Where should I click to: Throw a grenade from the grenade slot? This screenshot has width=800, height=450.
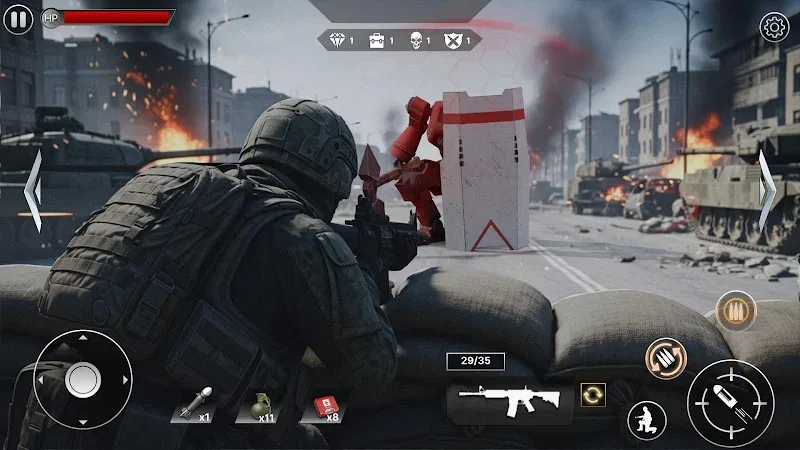click(258, 405)
